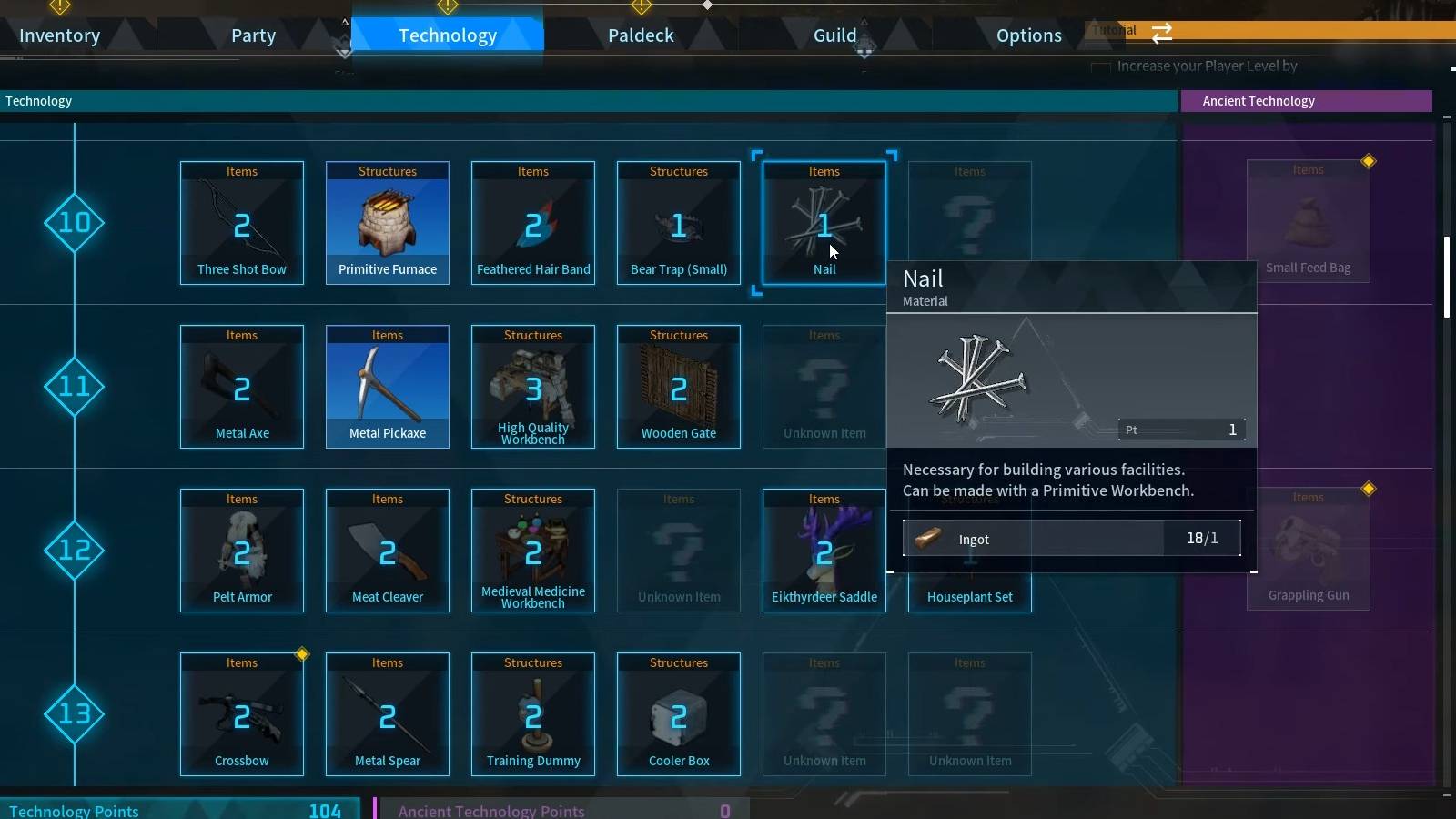This screenshot has height=819, width=1456.
Task: Click the down chevron below the Party tab
Action: click(344, 51)
